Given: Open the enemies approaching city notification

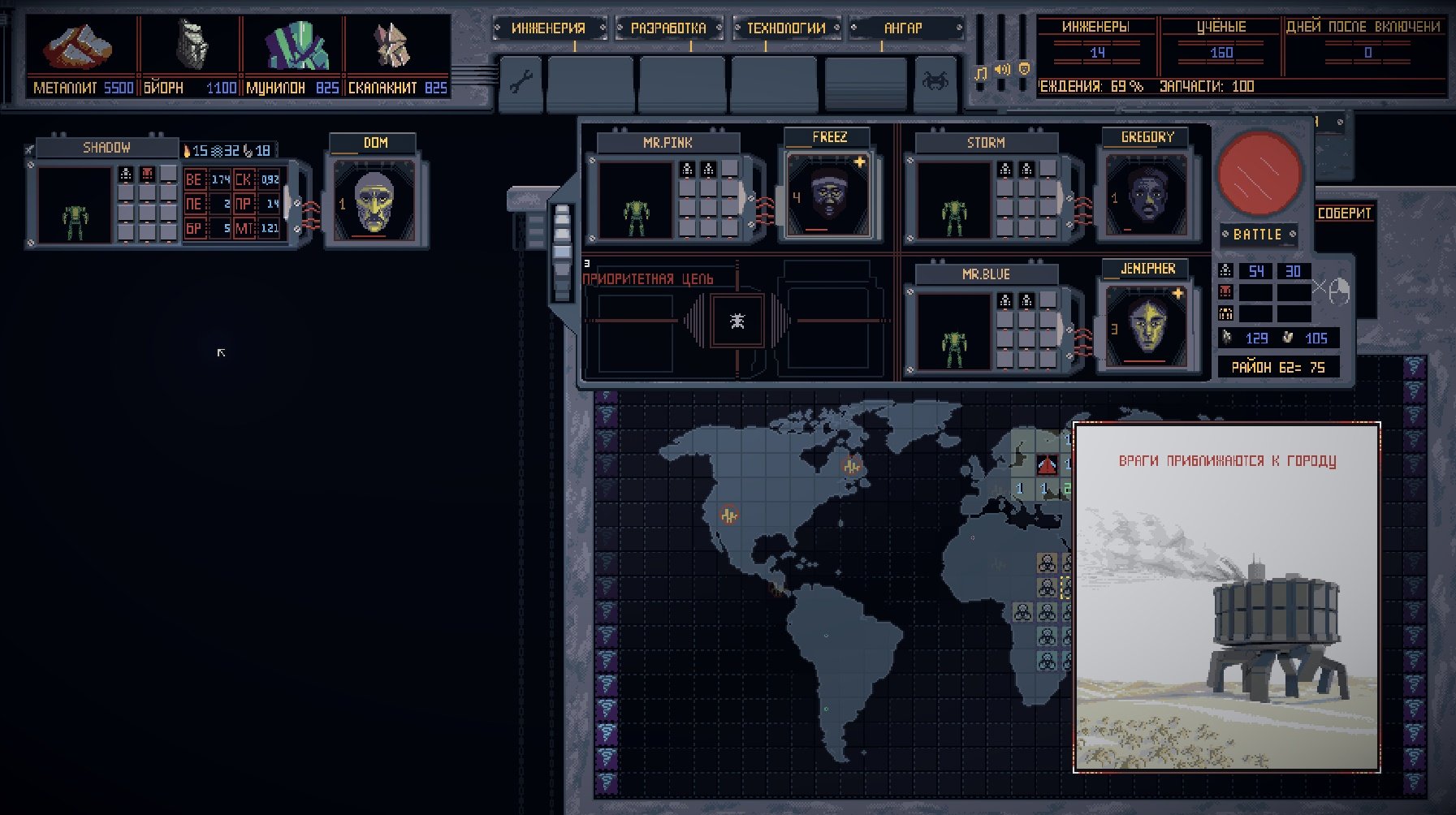Looking at the screenshot, I should (x=1226, y=597).
